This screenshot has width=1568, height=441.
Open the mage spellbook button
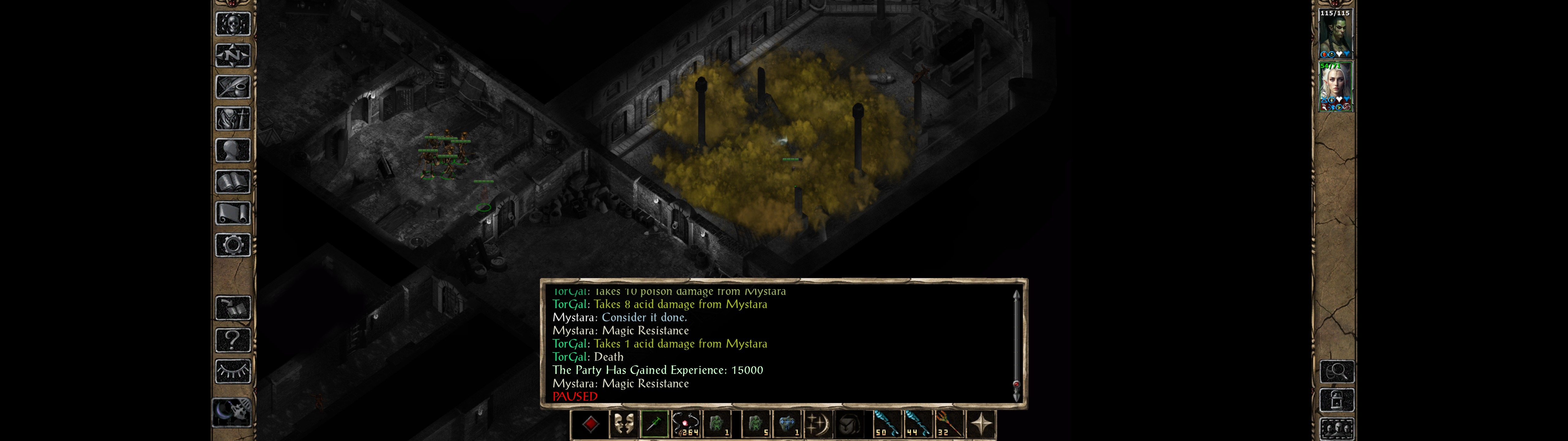(x=232, y=182)
